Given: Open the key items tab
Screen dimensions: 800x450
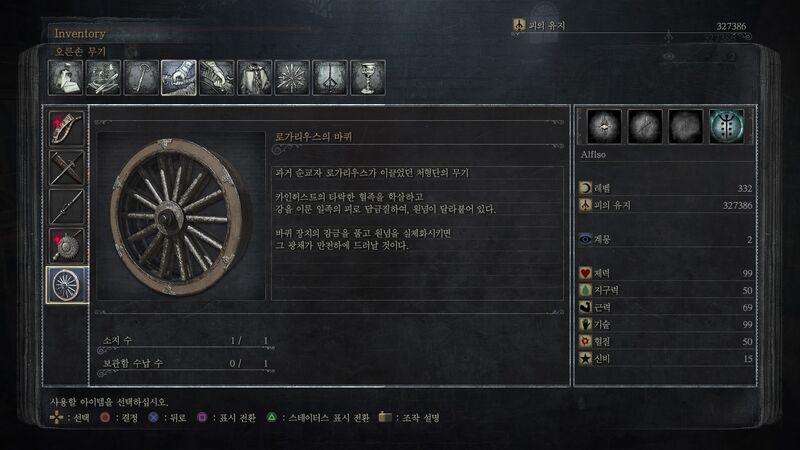Looking at the screenshot, I should [x=140, y=77].
